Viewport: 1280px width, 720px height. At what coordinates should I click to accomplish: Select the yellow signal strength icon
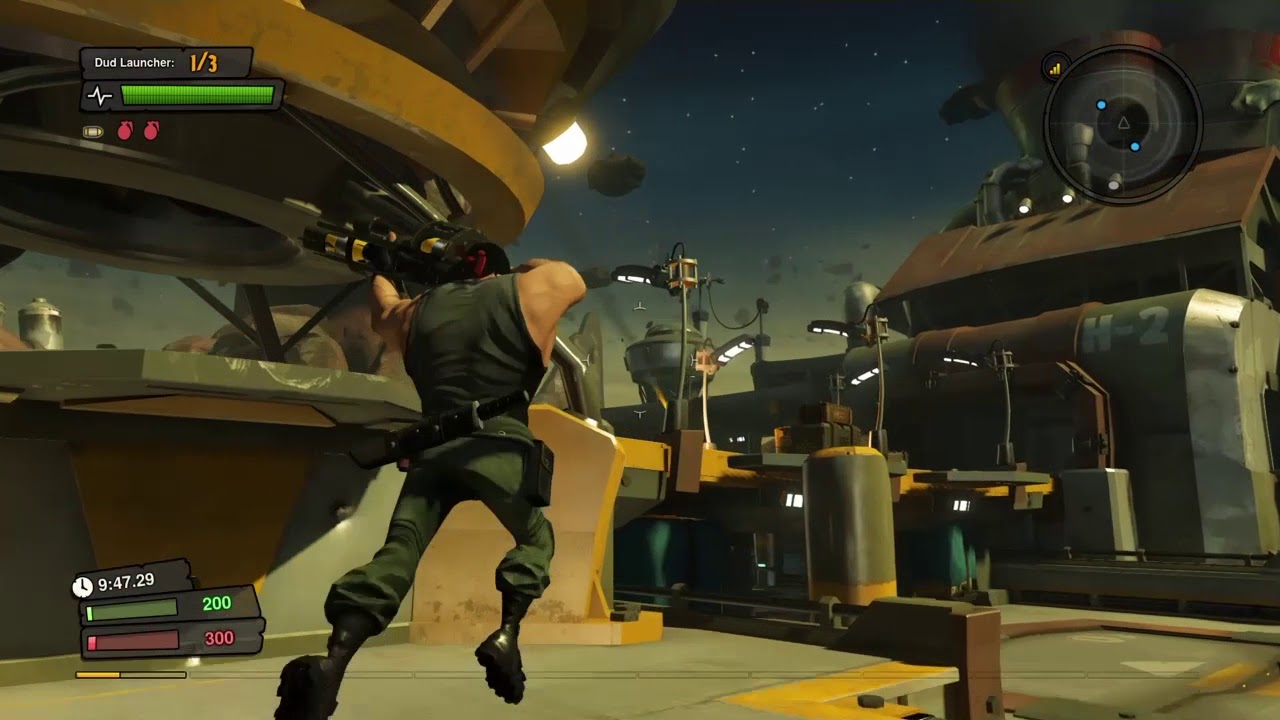point(1054,68)
